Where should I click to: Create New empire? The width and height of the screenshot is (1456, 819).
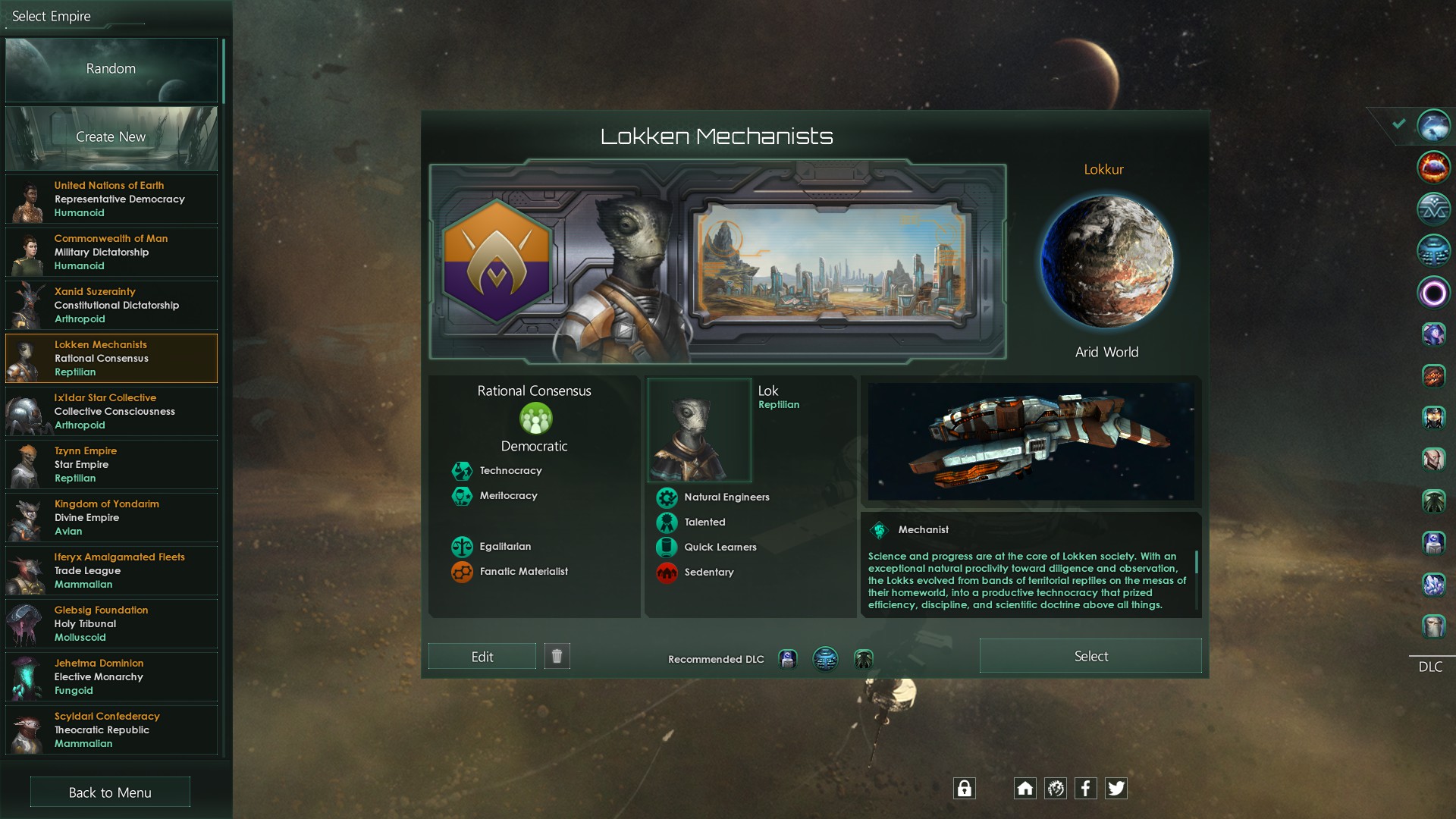[111, 137]
